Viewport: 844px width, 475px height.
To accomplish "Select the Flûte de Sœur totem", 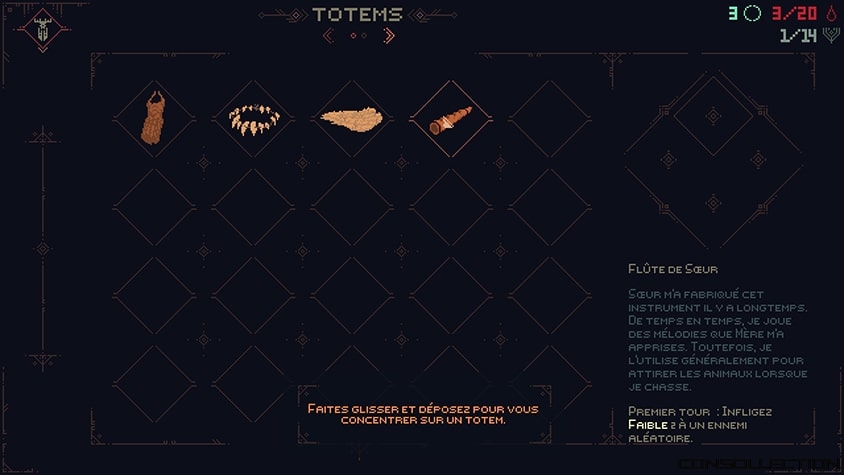I will [x=450, y=119].
